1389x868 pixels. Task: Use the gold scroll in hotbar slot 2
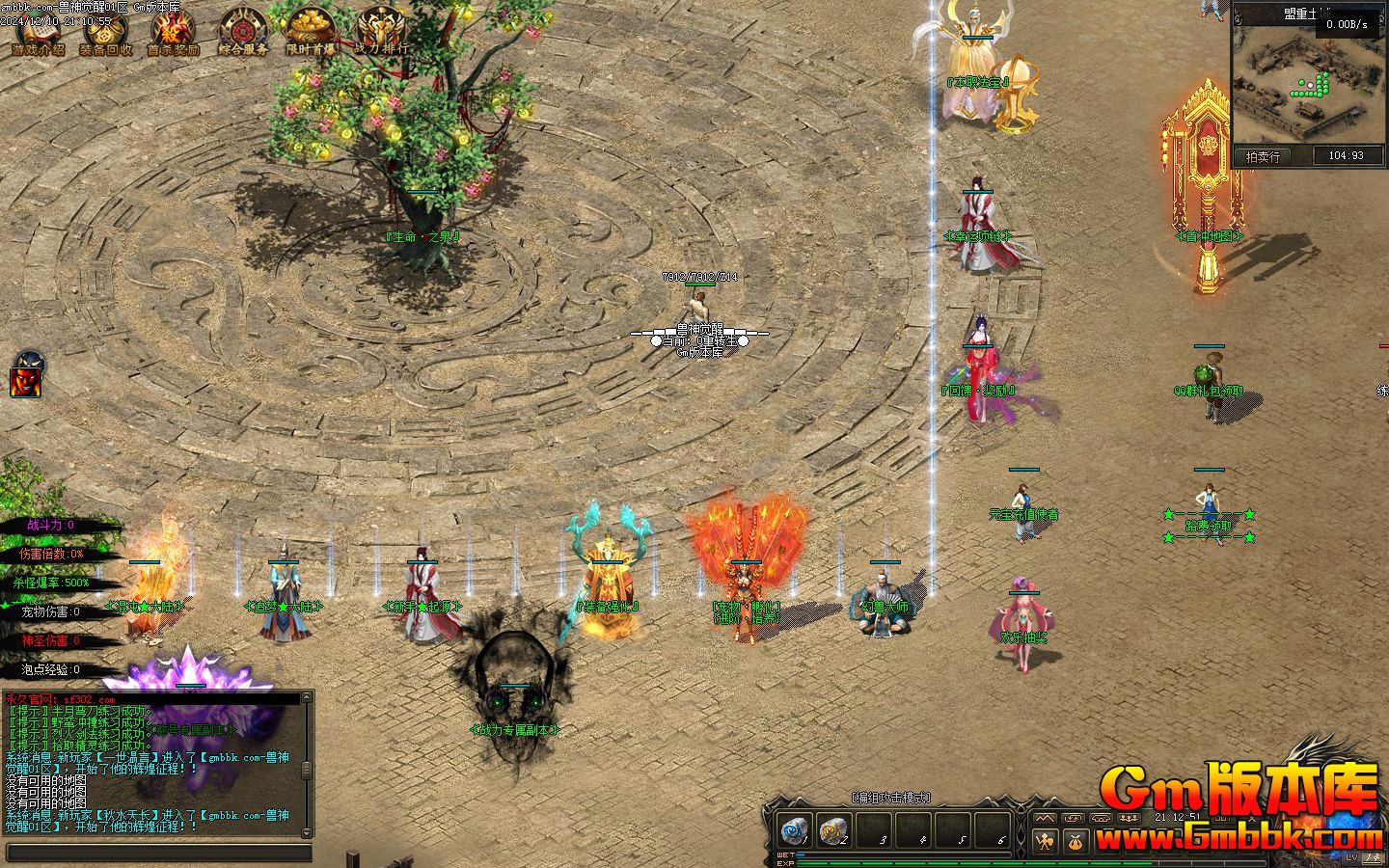(x=834, y=829)
